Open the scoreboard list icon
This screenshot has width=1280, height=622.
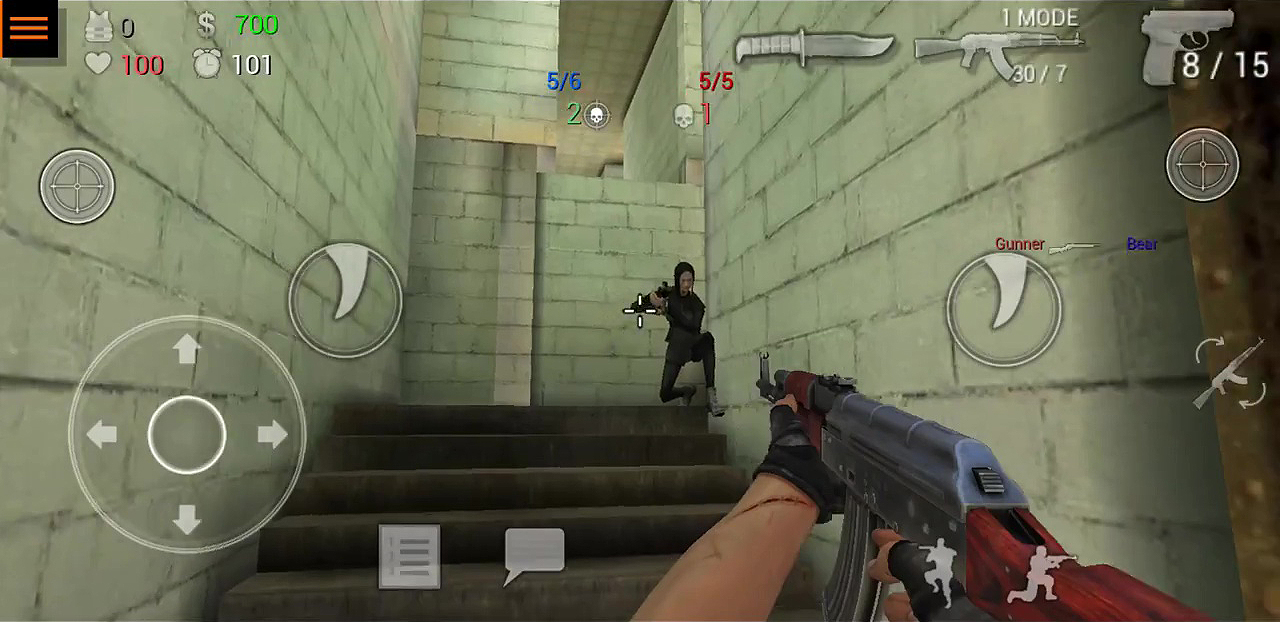point(409,556)
